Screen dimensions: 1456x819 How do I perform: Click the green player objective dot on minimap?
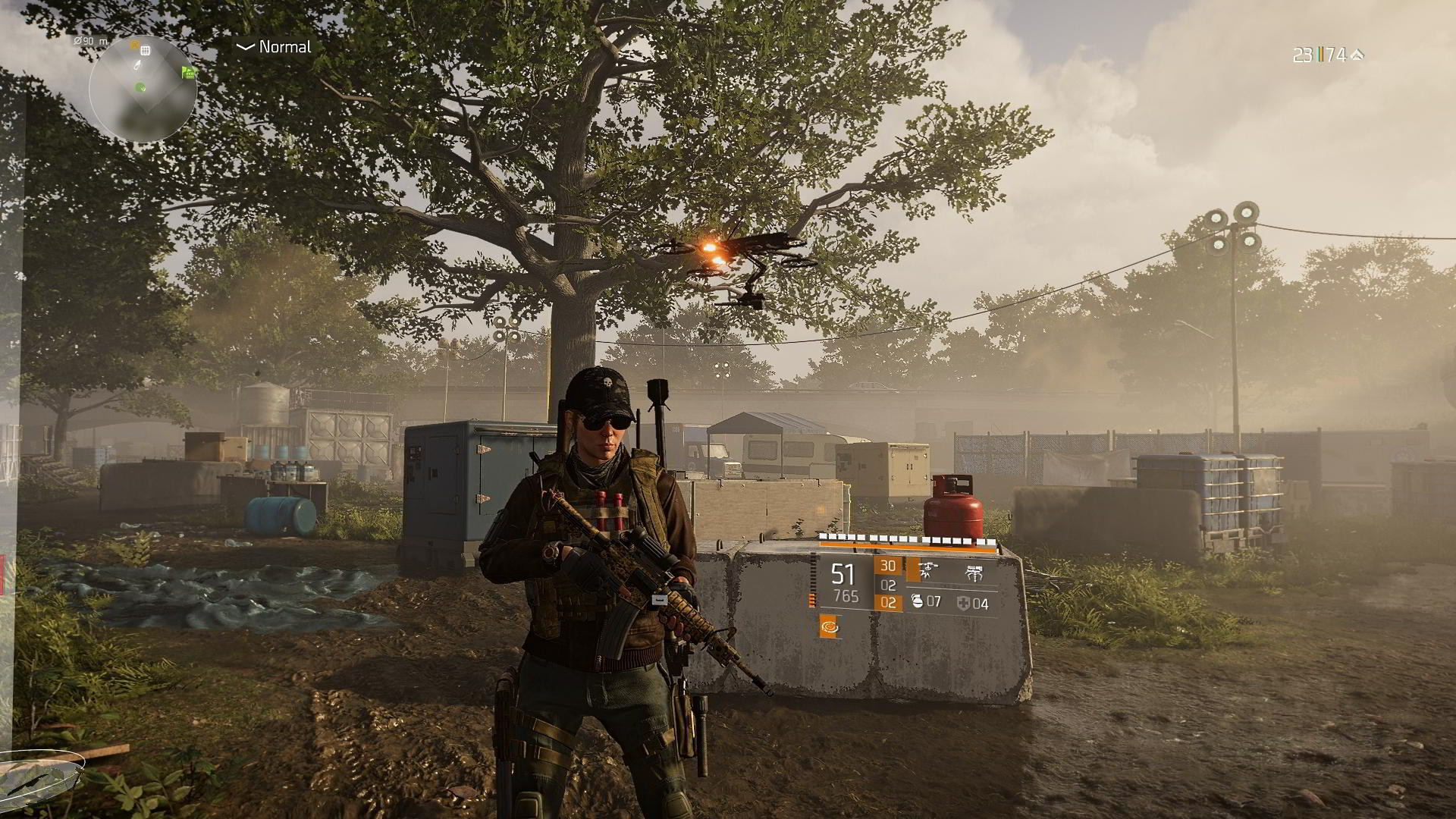(x=140, y=87)
